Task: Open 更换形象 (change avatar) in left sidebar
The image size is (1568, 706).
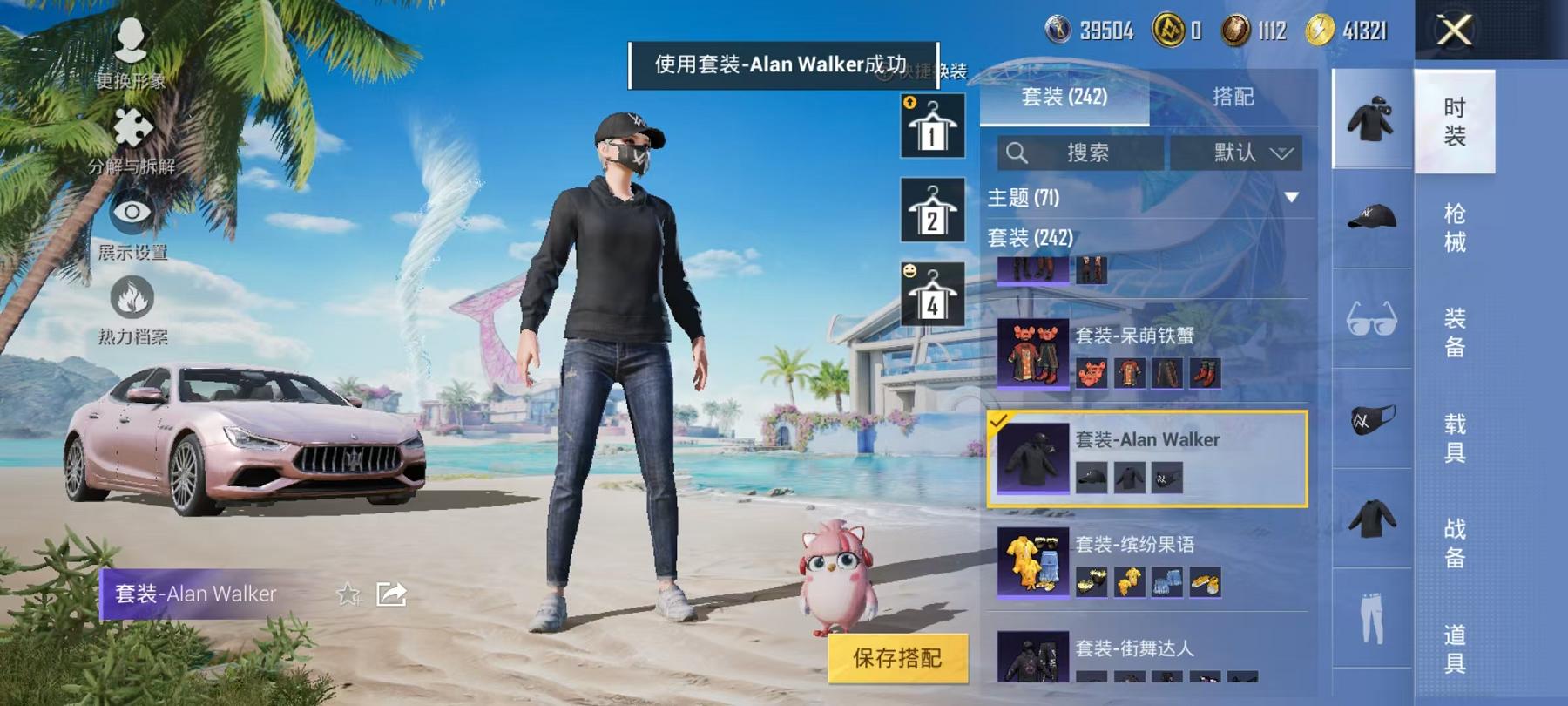Action: [x=132, y=52]
